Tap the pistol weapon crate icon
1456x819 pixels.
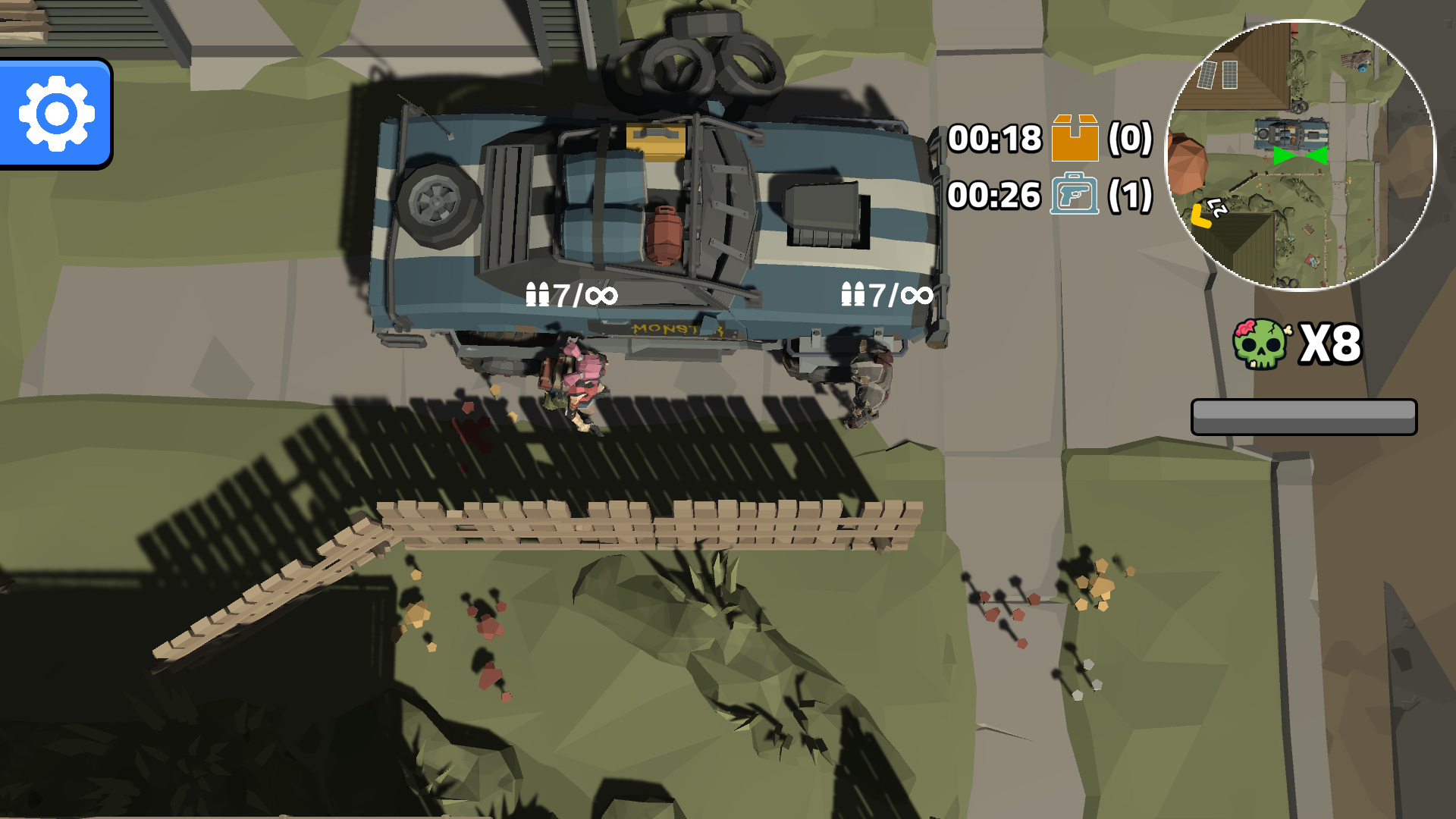1074,198
